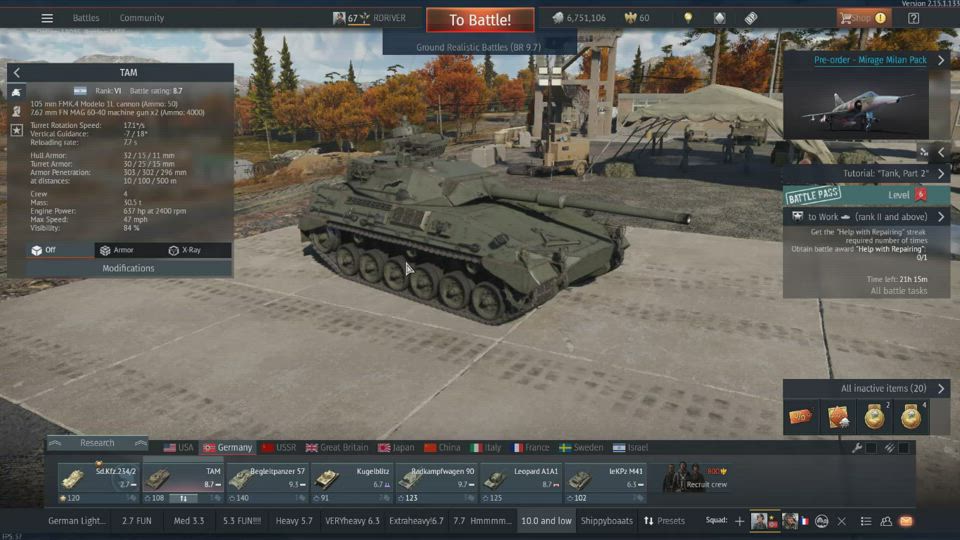Start the match with To Battle!
Image resolution: width=960 pixels, height=540 pixels.
[479, 20]
